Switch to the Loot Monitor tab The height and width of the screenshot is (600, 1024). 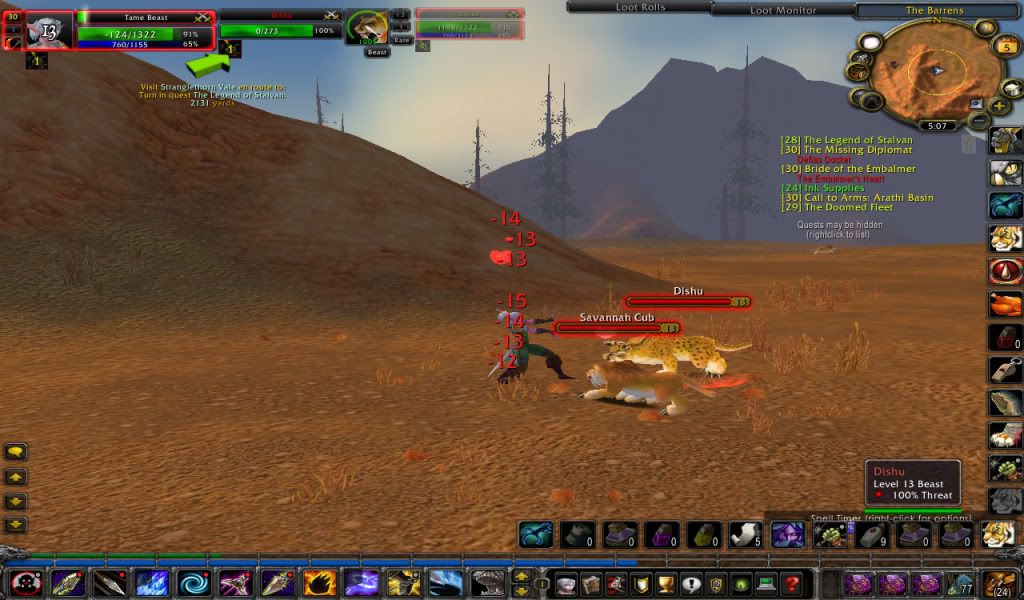[x=782, y=10]
